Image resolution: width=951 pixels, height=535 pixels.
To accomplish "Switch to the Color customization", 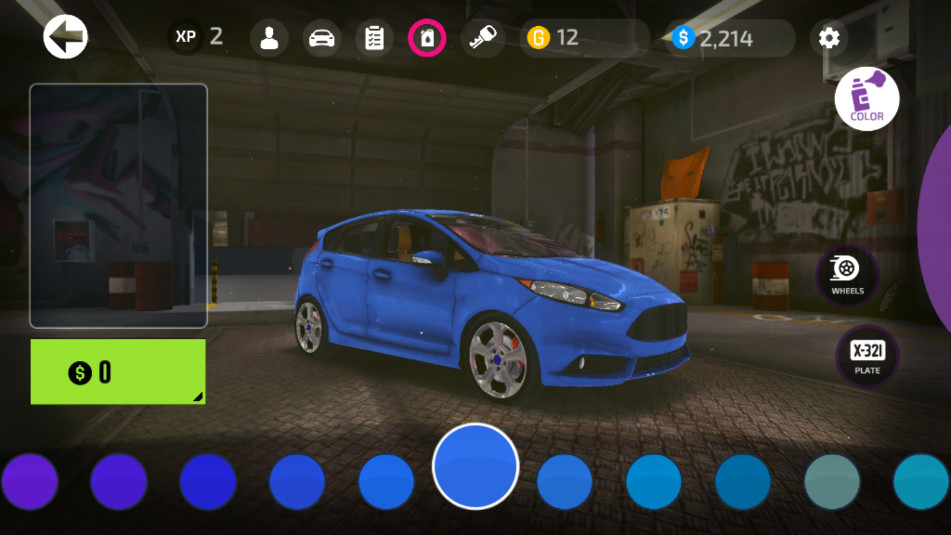I will point(867,99).
